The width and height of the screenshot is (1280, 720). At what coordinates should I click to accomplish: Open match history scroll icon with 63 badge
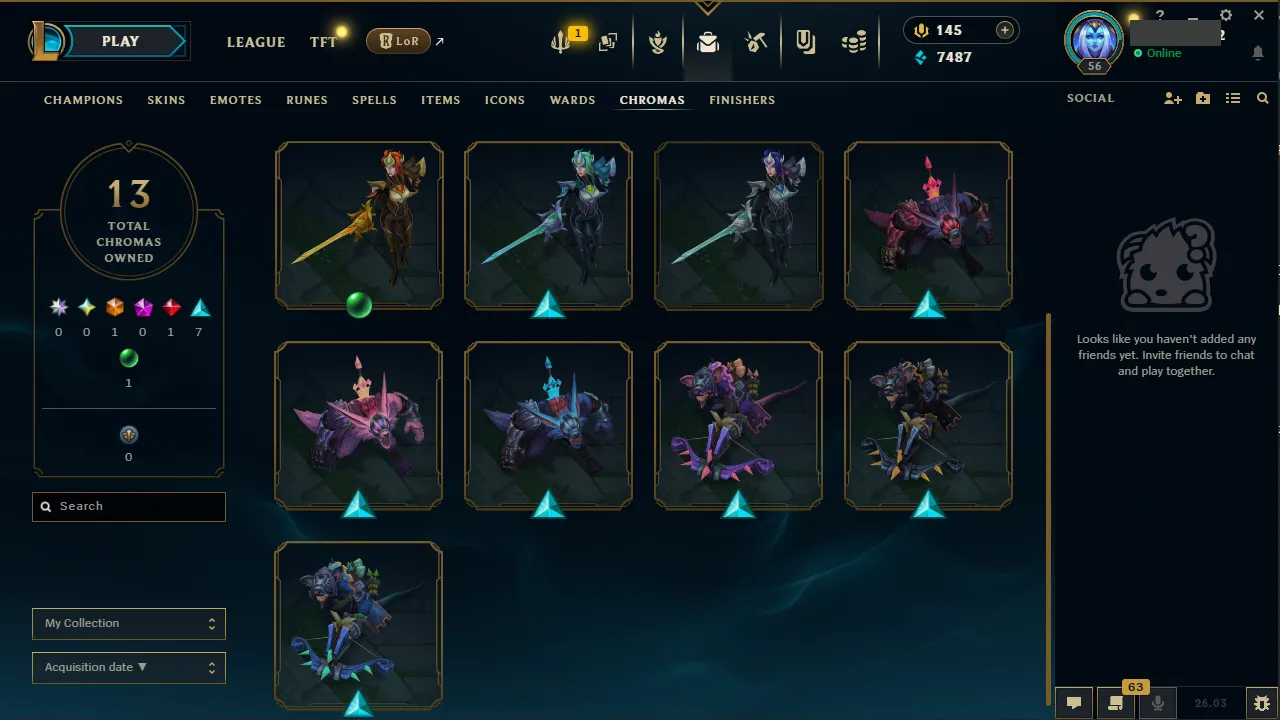point(1116,703)
